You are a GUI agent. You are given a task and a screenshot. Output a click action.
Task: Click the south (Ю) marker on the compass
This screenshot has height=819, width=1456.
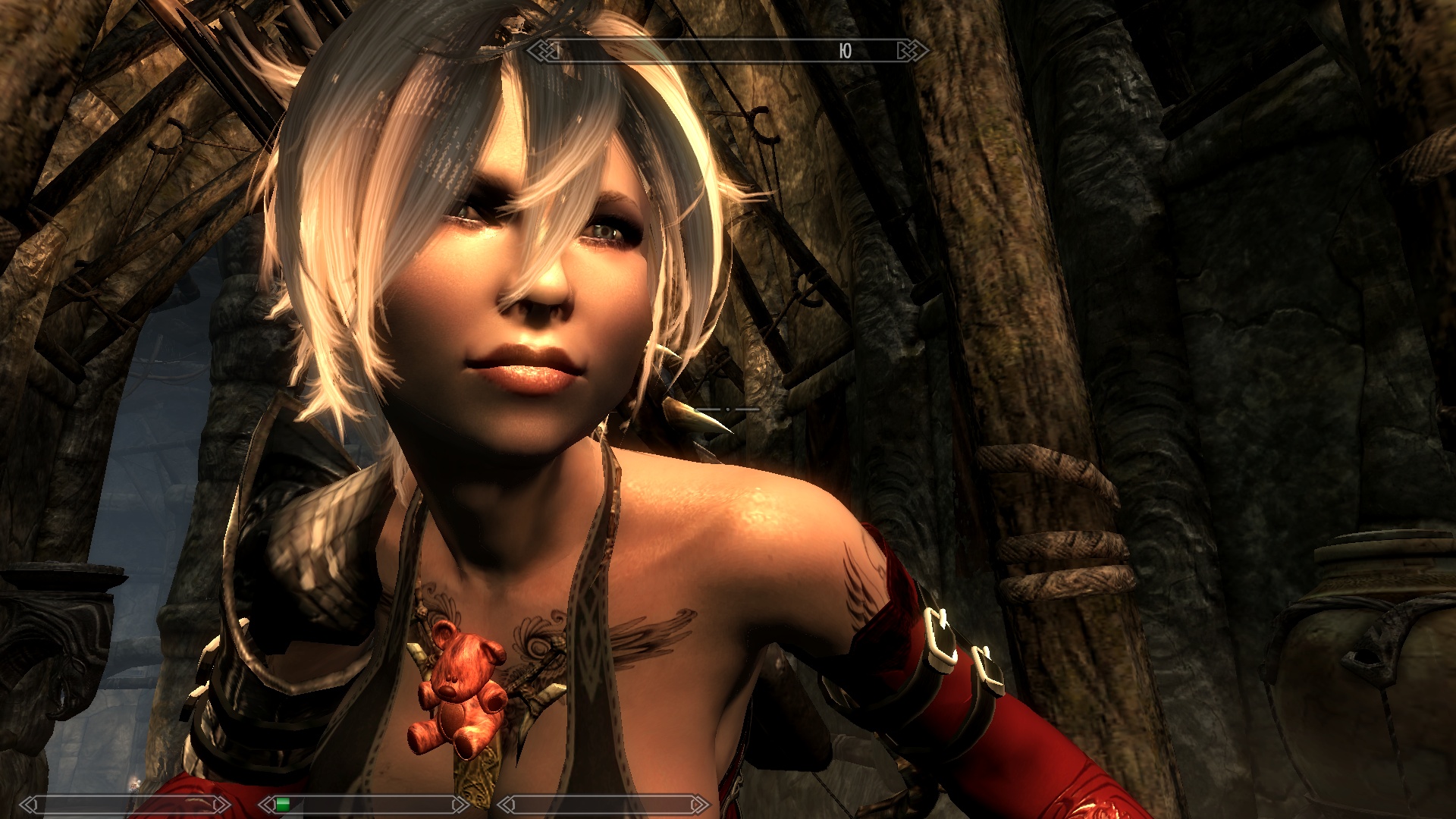844,51
